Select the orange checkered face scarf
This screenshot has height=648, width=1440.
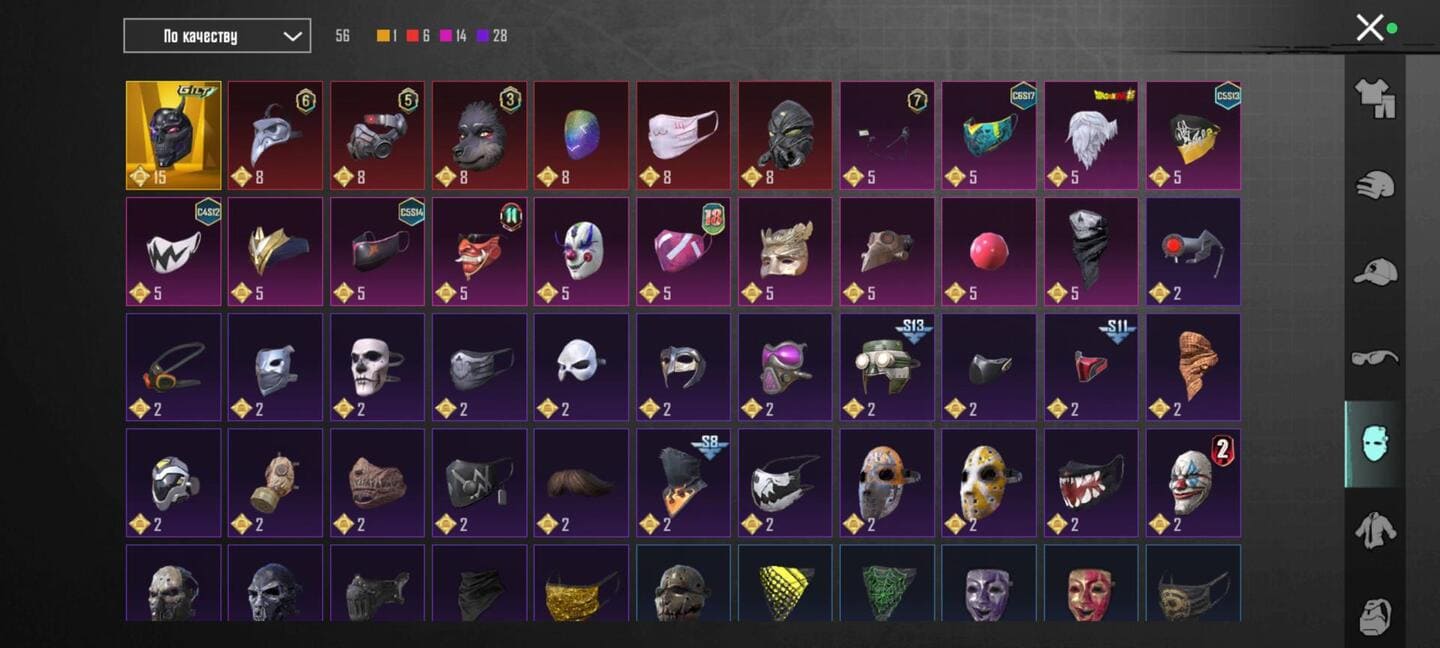click(x=1193, y=367)
